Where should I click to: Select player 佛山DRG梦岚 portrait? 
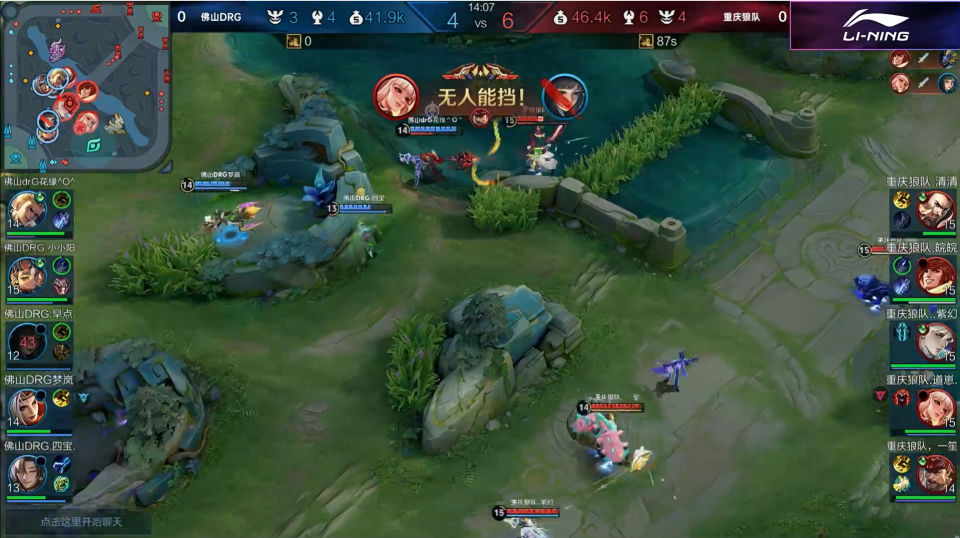(x=26, y=407)
